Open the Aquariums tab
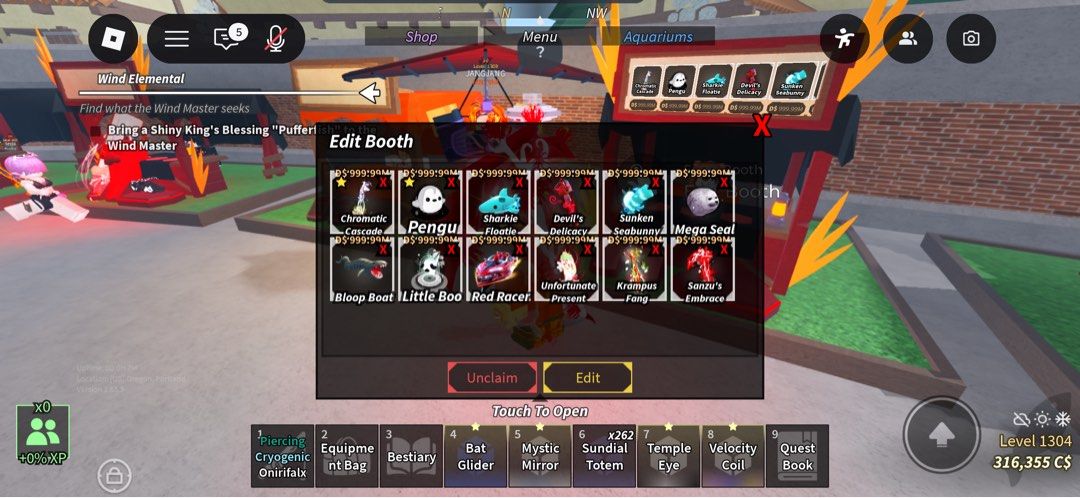This screenshot has width=1080, height=498. [x=658, y=37]
